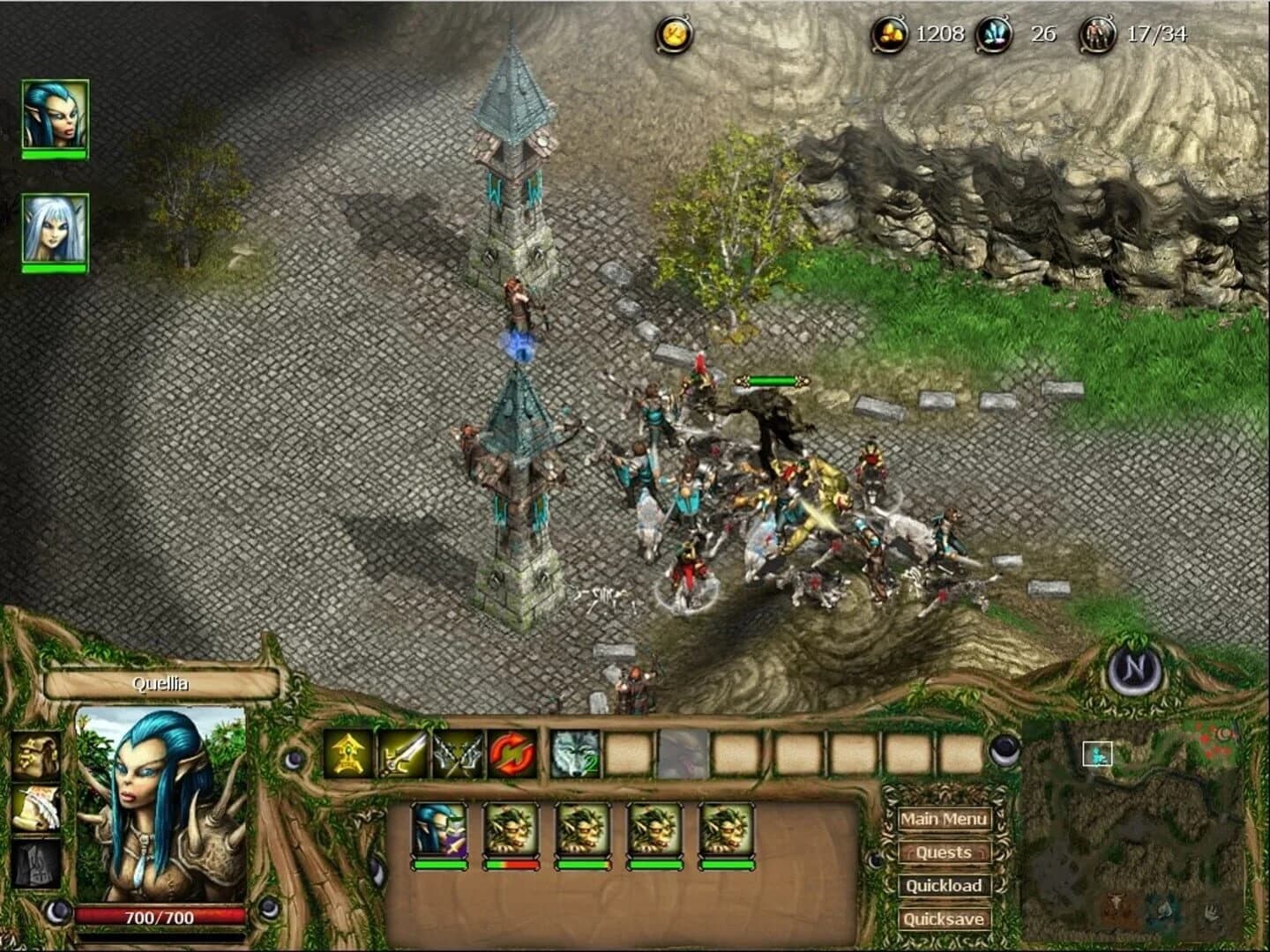Select the yellow shrine command icon
This screenshot has height=952, width=1270.
point(345,755)
